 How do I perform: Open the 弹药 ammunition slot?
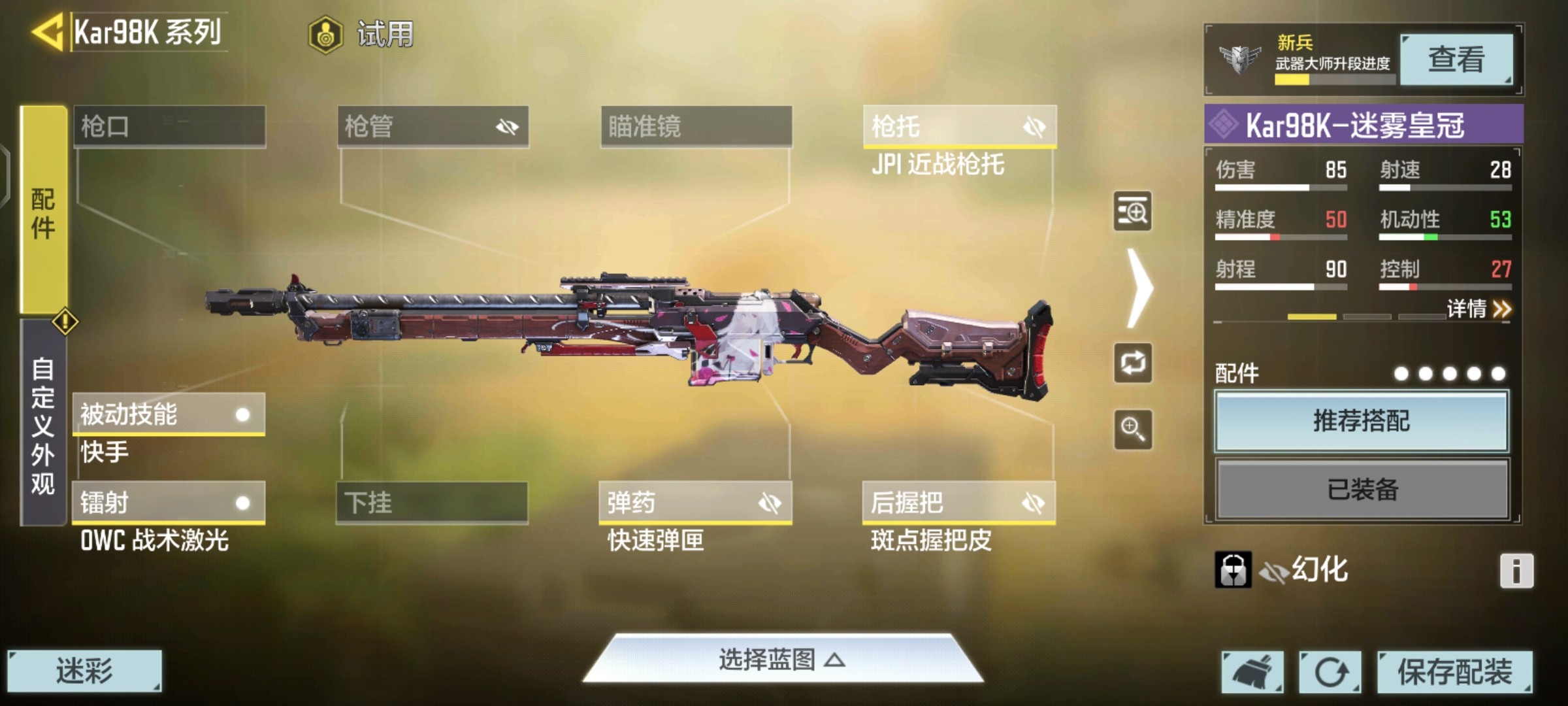point(695,503)
